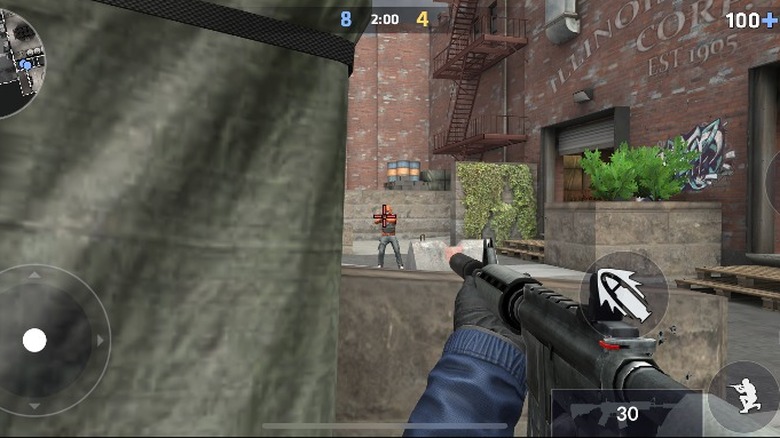The height and width of the screenshot is (438, 780).
Task: Toggle the crouch stance button
Action: point(745,394)
